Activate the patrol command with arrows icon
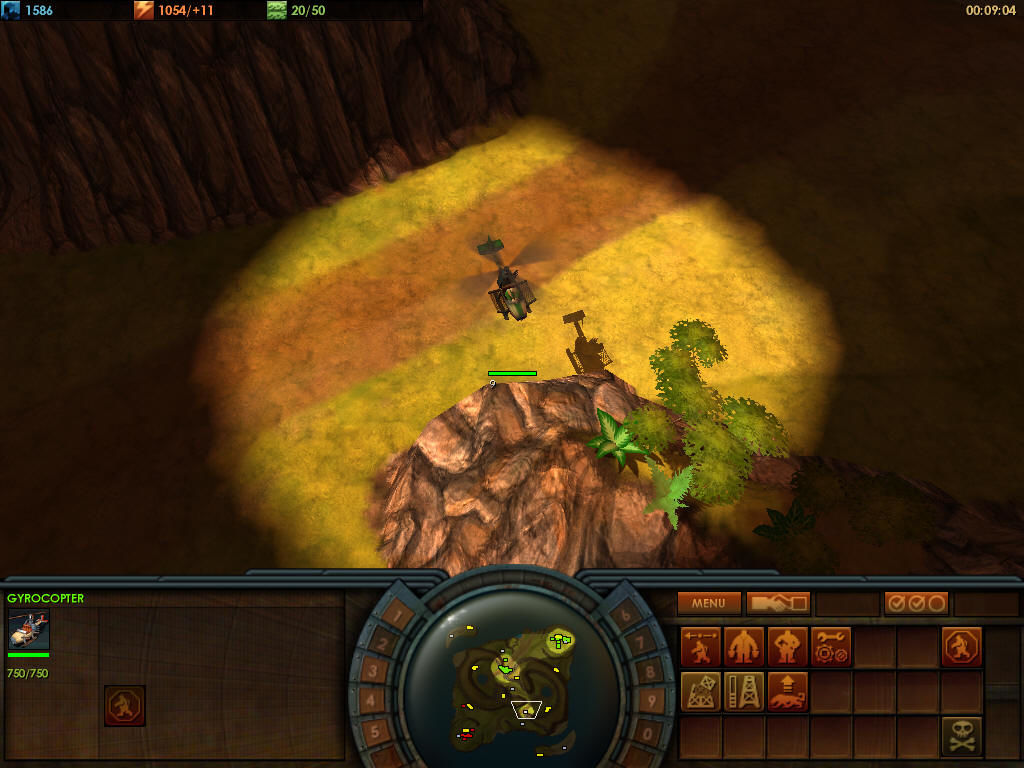Screen dimensions: 1024x768 [701, 647]
